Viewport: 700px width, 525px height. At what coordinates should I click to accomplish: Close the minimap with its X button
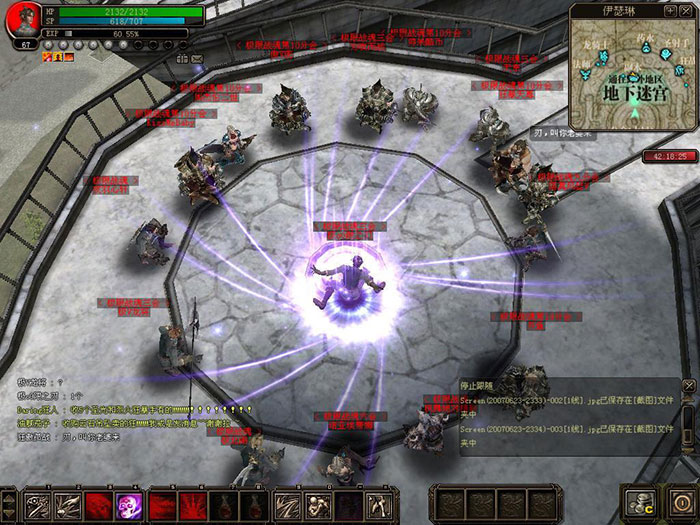[687, 11]
